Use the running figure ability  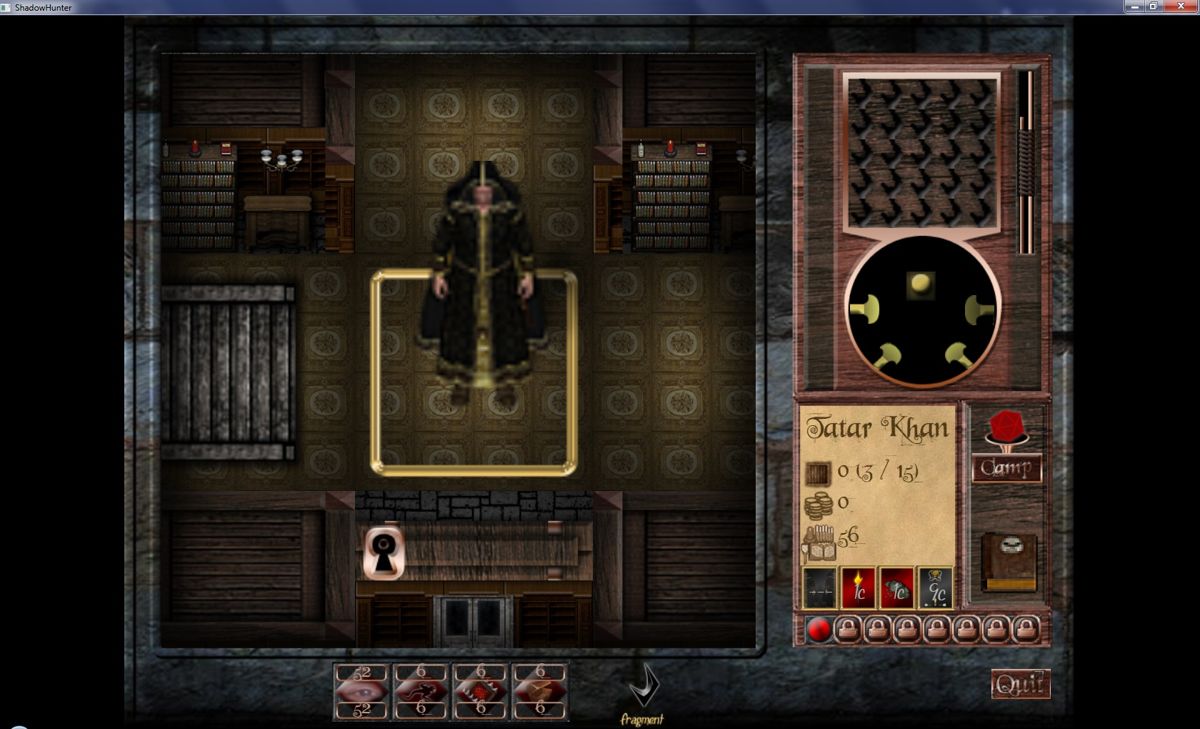[421, 691]
